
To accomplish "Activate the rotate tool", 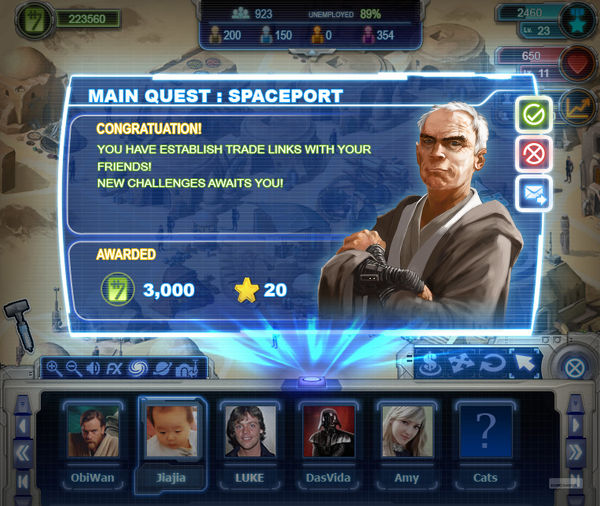I will point(491,365).
